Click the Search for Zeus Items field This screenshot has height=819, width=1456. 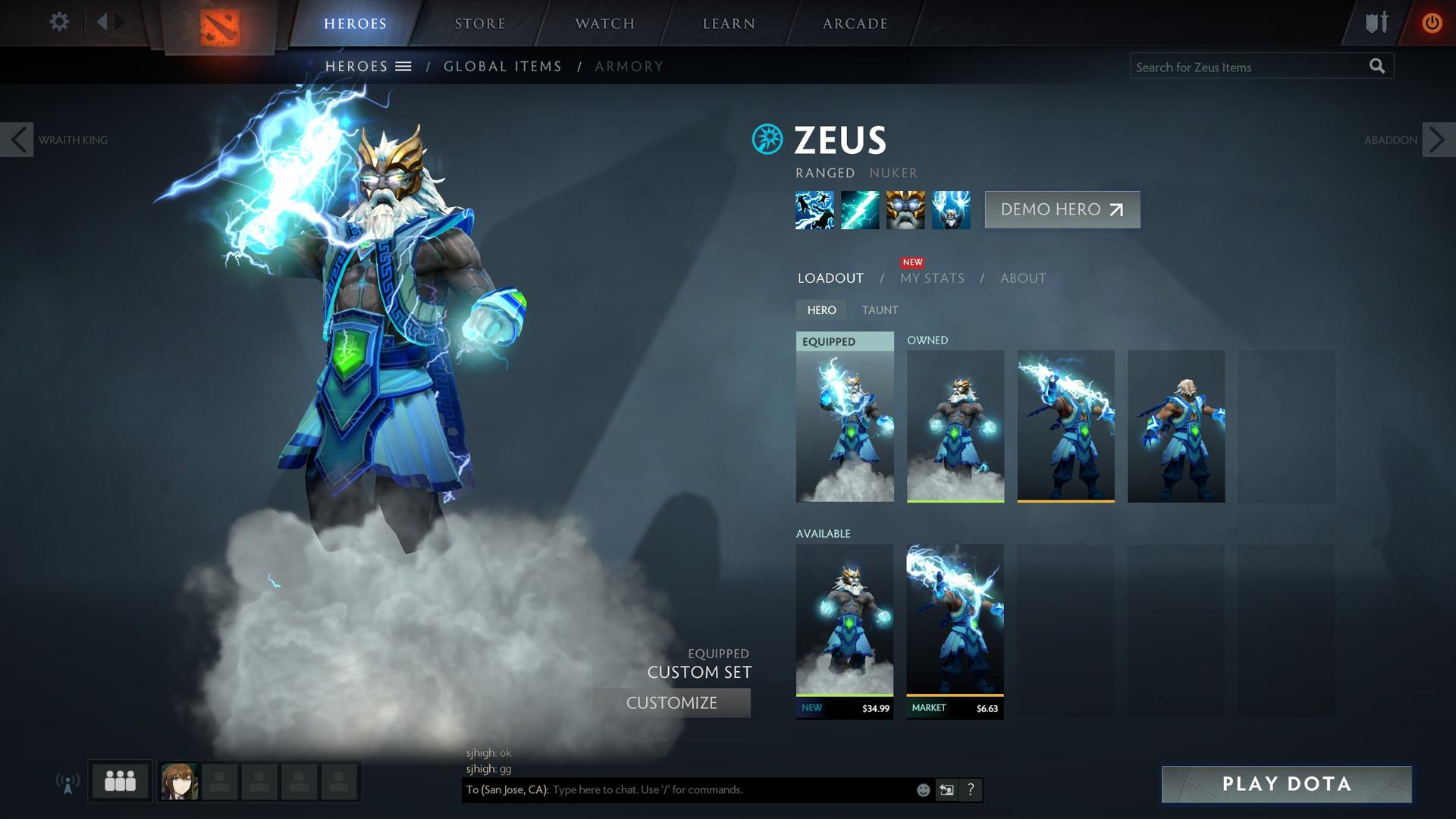[x=1247, y=67]
